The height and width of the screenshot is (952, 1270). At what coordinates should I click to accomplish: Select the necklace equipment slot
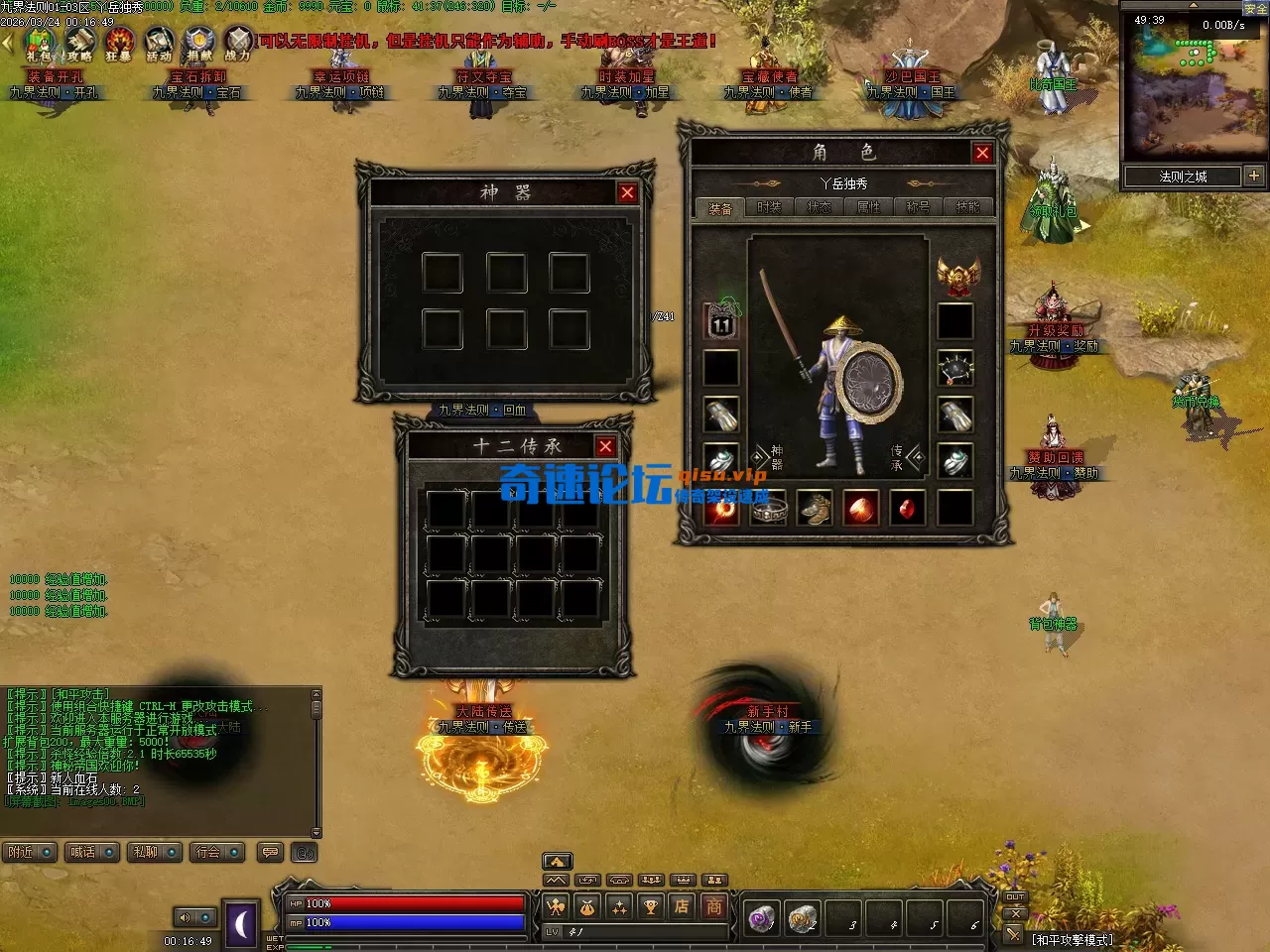coord(954,368)
